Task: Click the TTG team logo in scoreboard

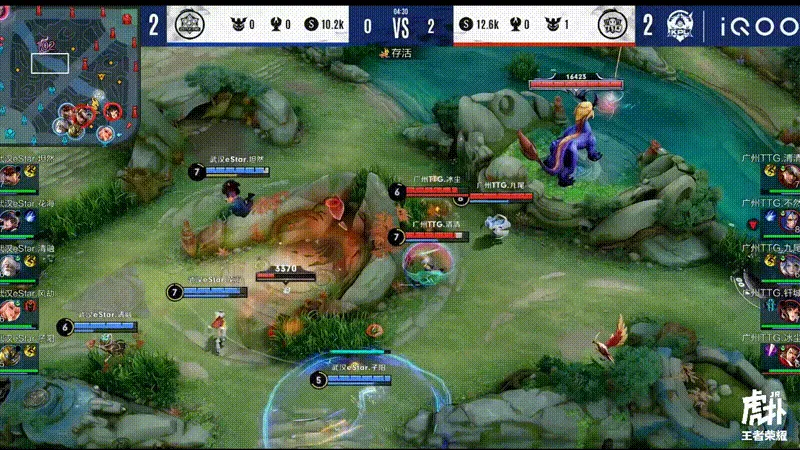Action: [x=611, y=25]
